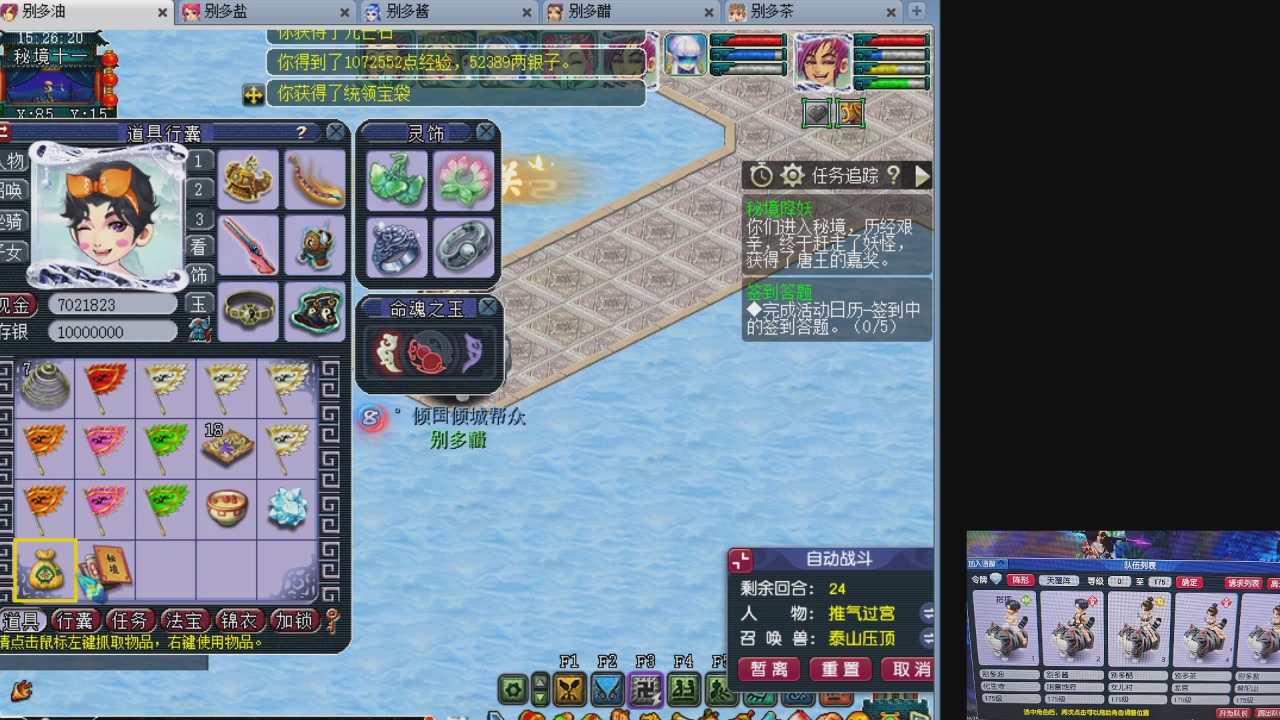The width and height of the screenshot is (1280, 720).
Task: Select the F3 combat skill icon
Action: pos(645,690)
